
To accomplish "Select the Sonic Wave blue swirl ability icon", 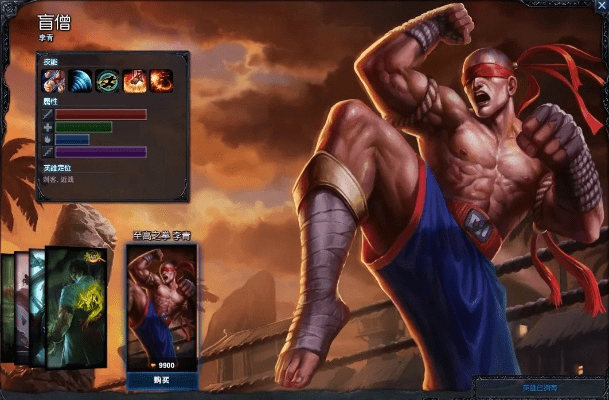I will (x=80, y=79).
